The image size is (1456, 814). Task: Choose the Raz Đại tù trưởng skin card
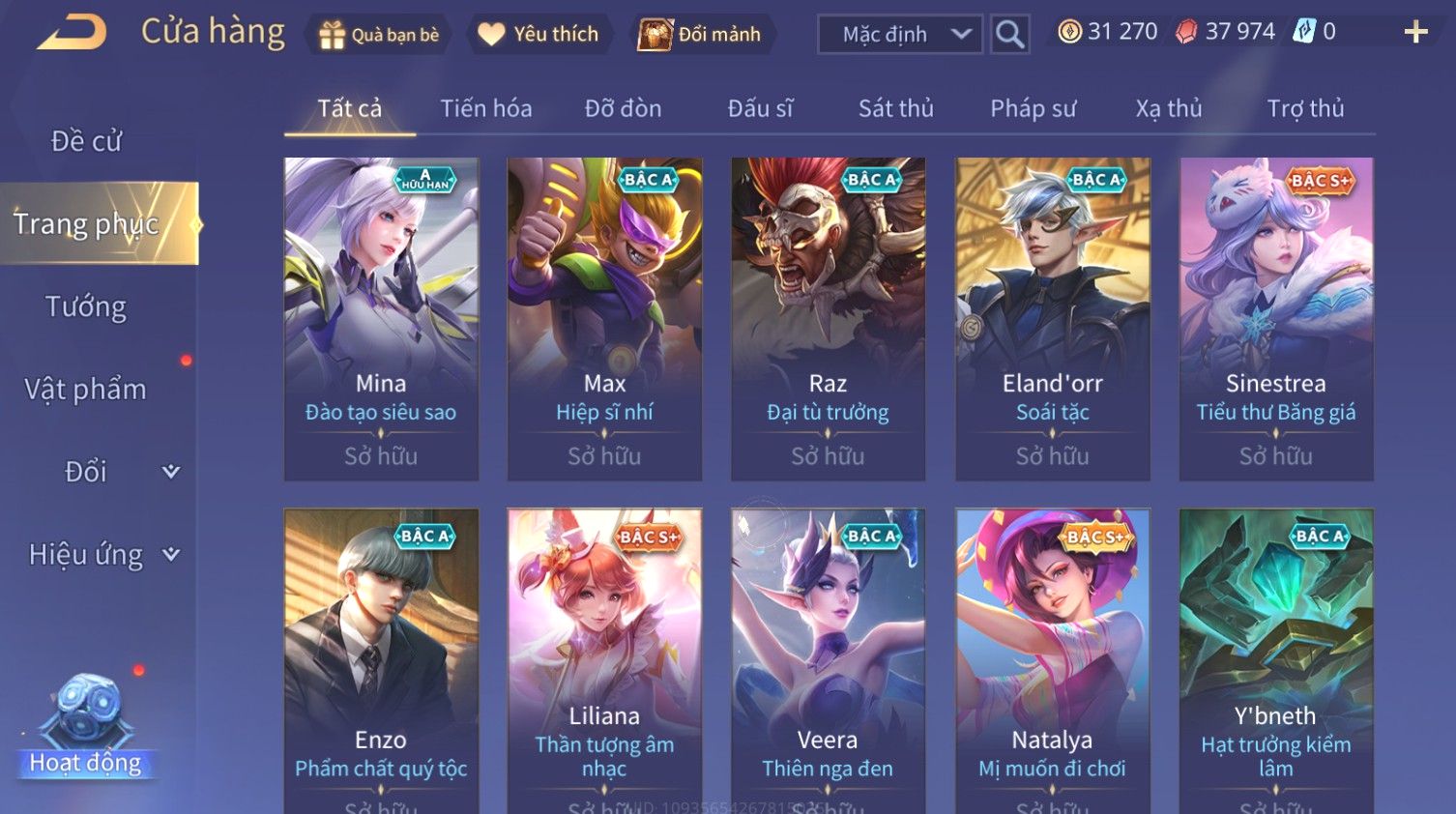click(x=828, y=318)
